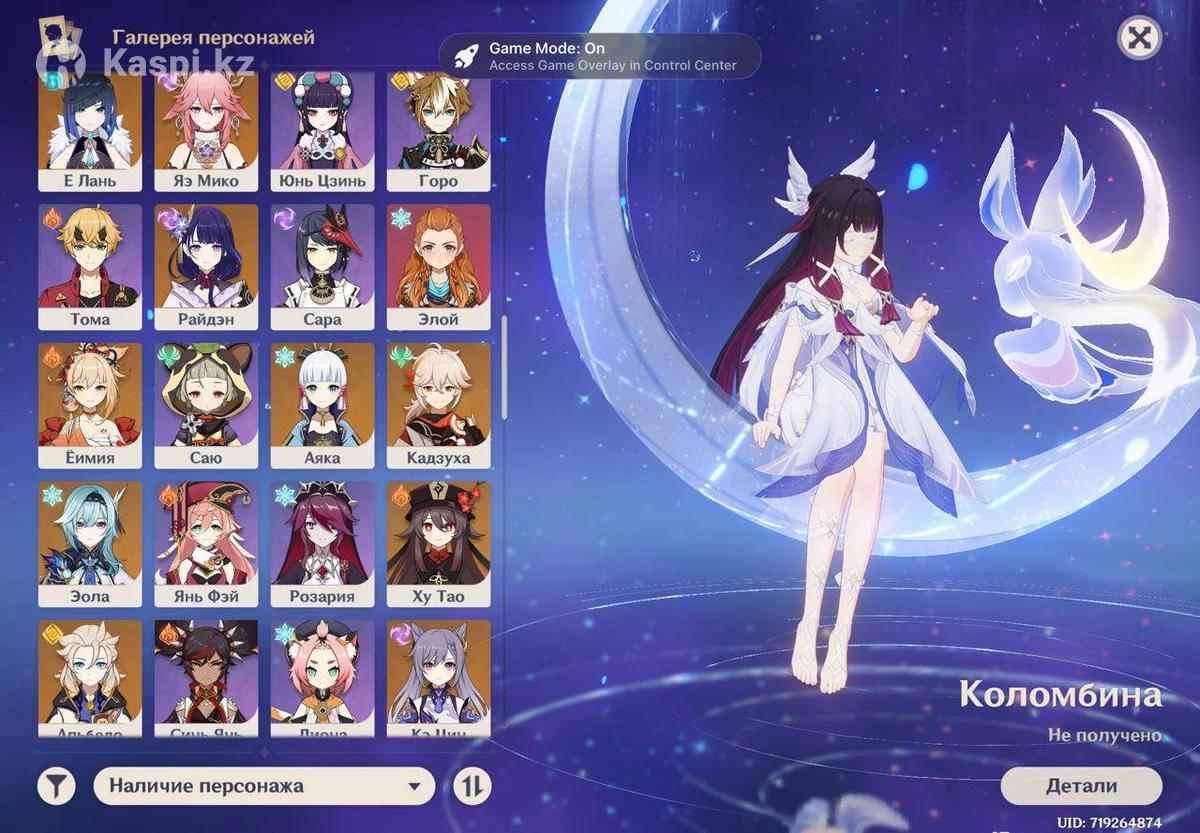Open the character filter
The image size is (1200, 833).
[x=57, y=786]
